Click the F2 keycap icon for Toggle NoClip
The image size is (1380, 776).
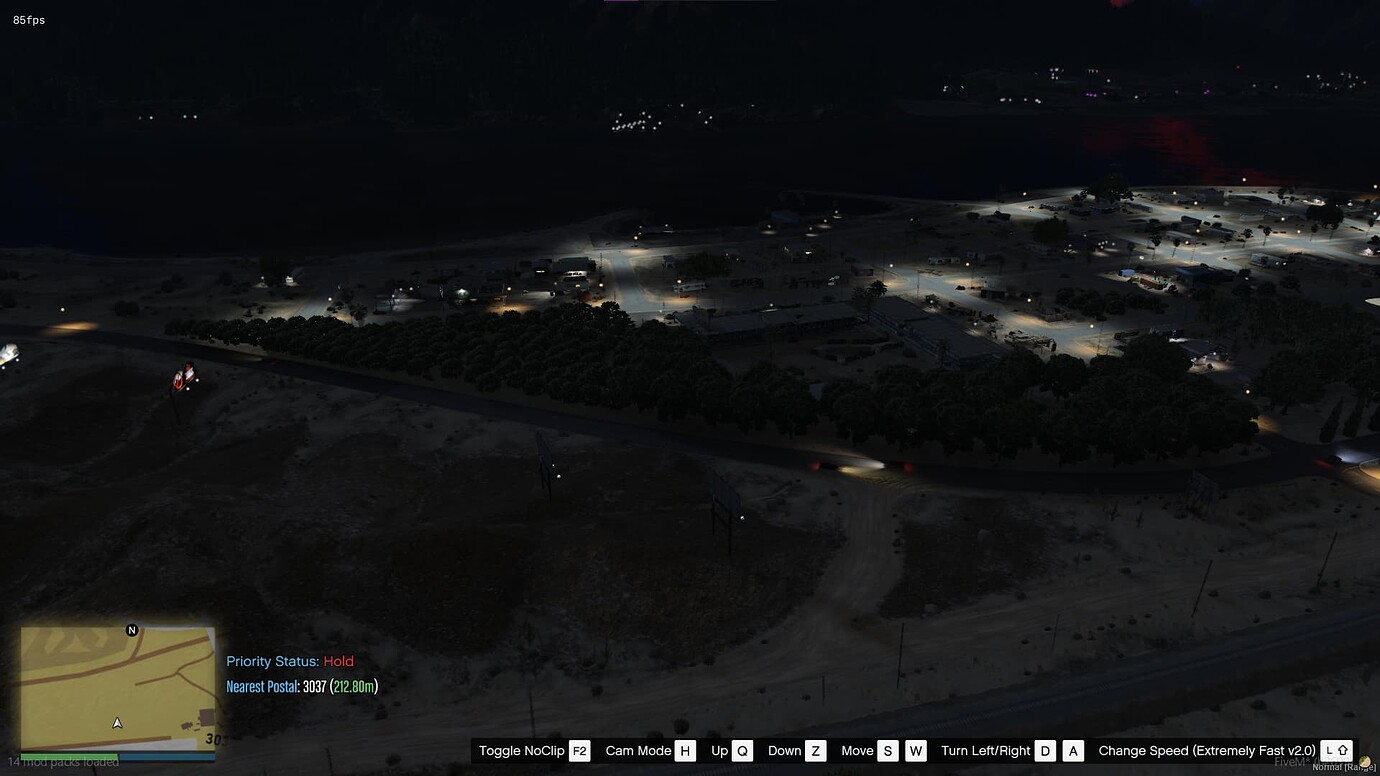580,750
